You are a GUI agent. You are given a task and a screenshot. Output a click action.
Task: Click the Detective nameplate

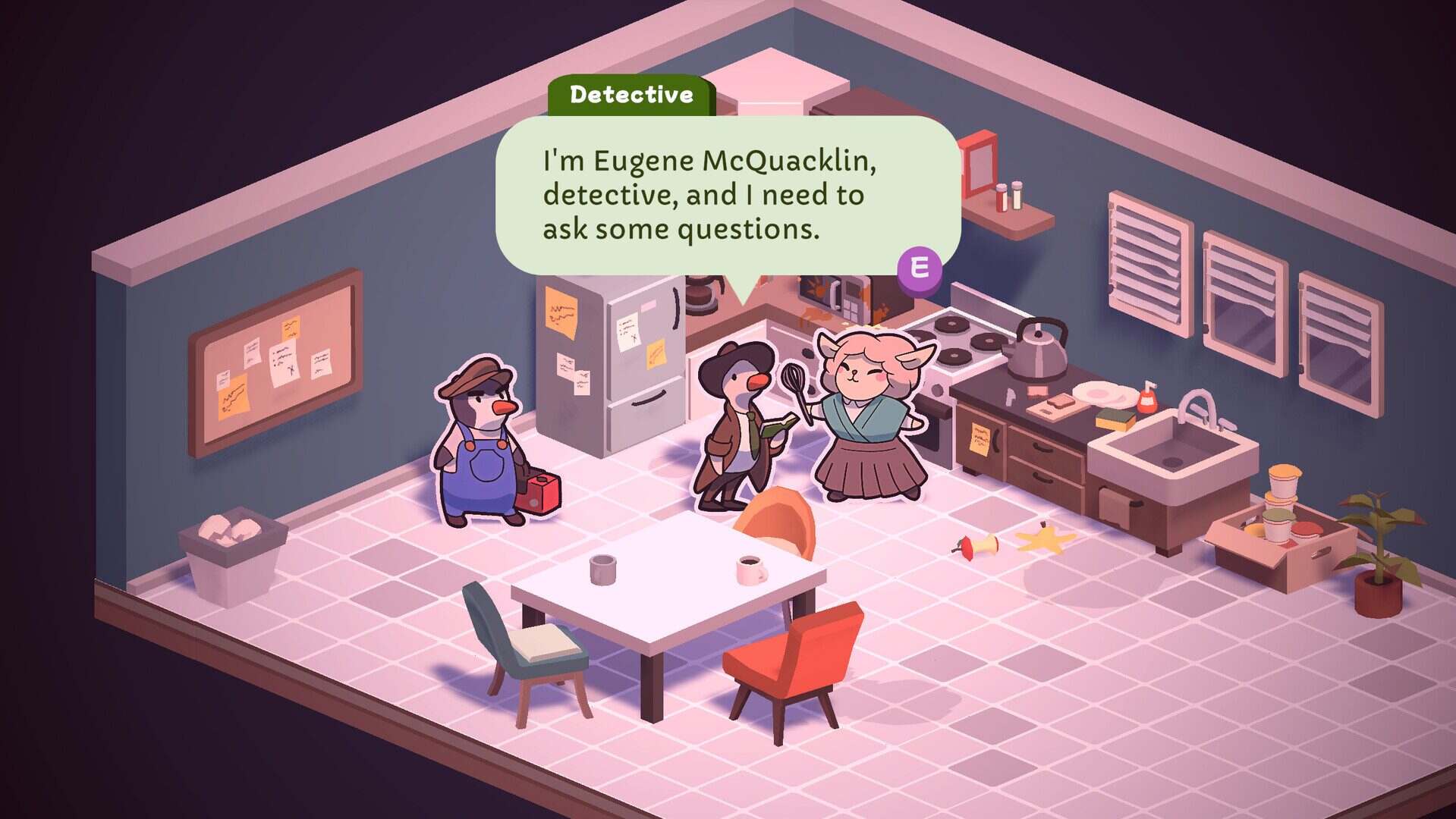[x=632, y=94]
